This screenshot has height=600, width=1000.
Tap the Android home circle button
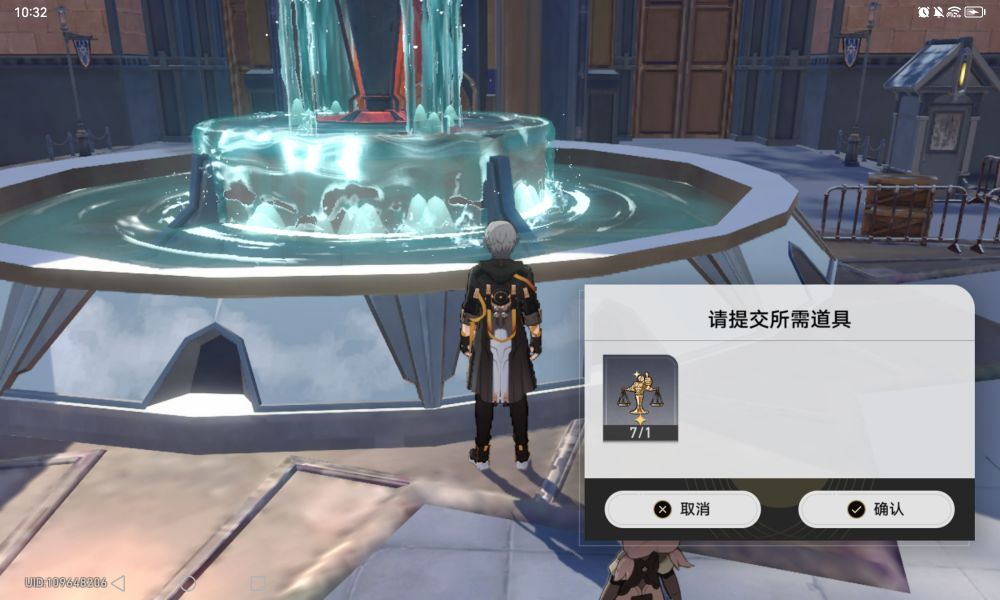[188, 582]
